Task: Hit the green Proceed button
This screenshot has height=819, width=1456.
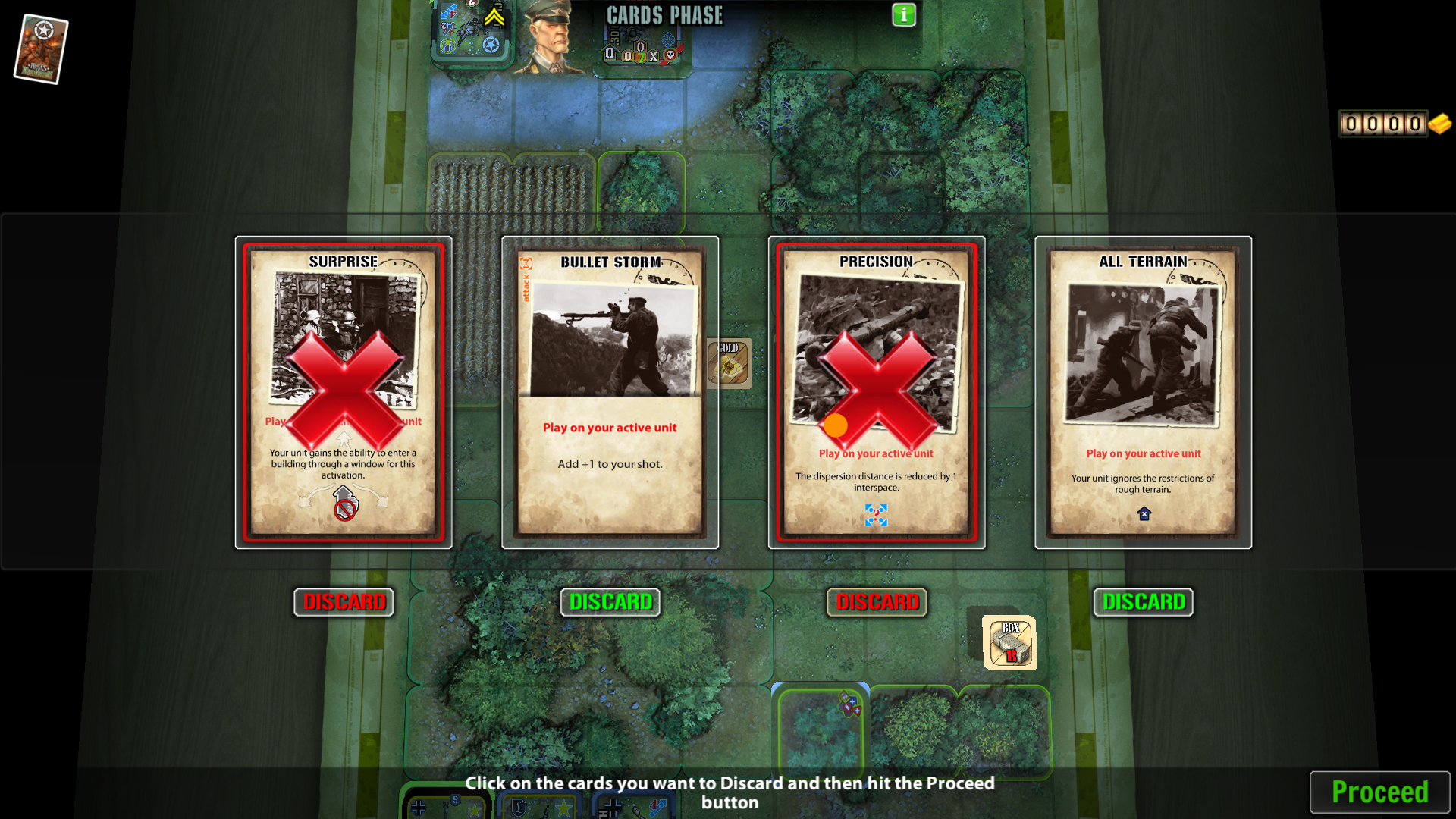Action: click(x=1379, y=792)
